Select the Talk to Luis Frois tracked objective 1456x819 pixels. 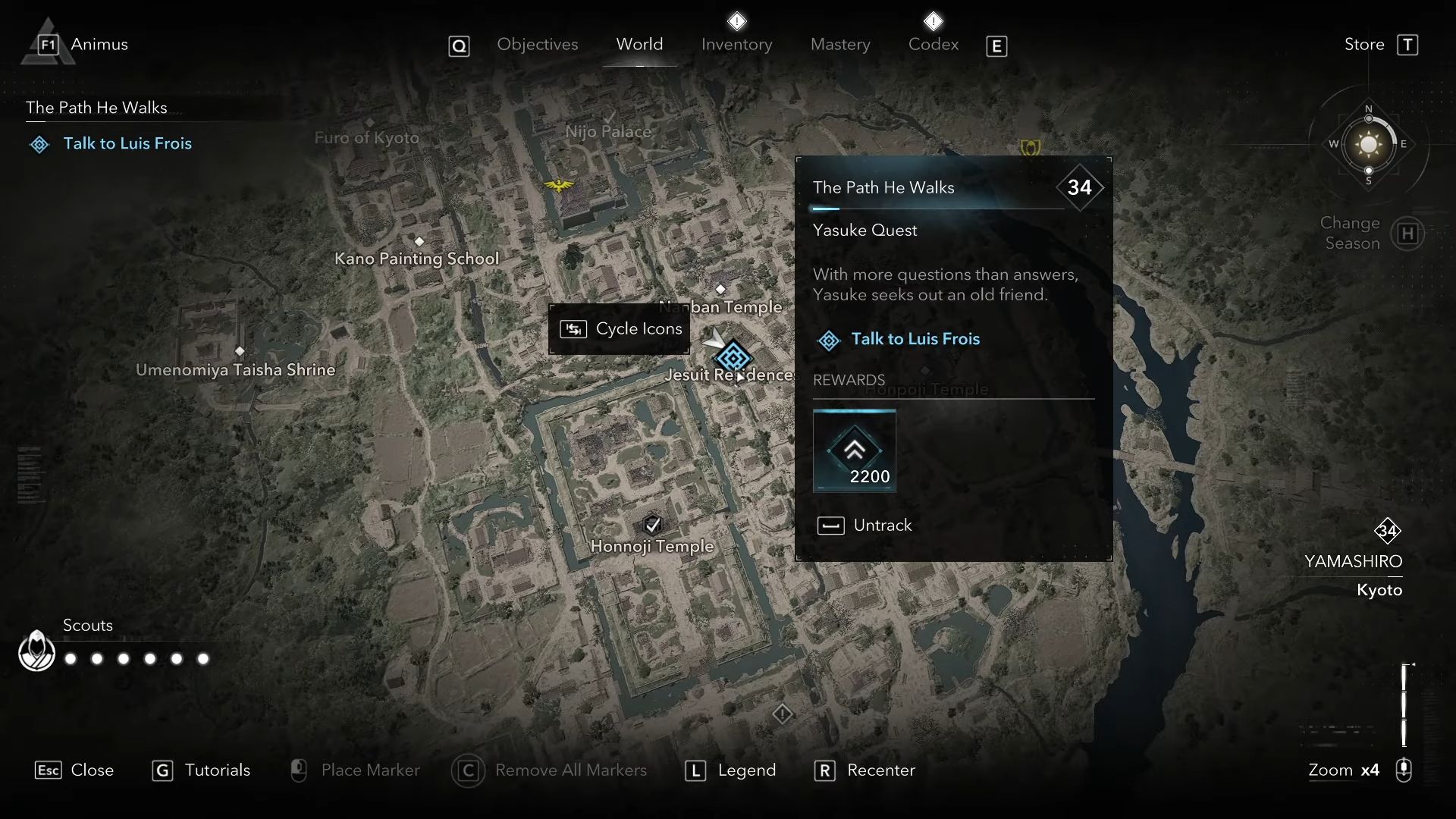[x=127, y=143]
